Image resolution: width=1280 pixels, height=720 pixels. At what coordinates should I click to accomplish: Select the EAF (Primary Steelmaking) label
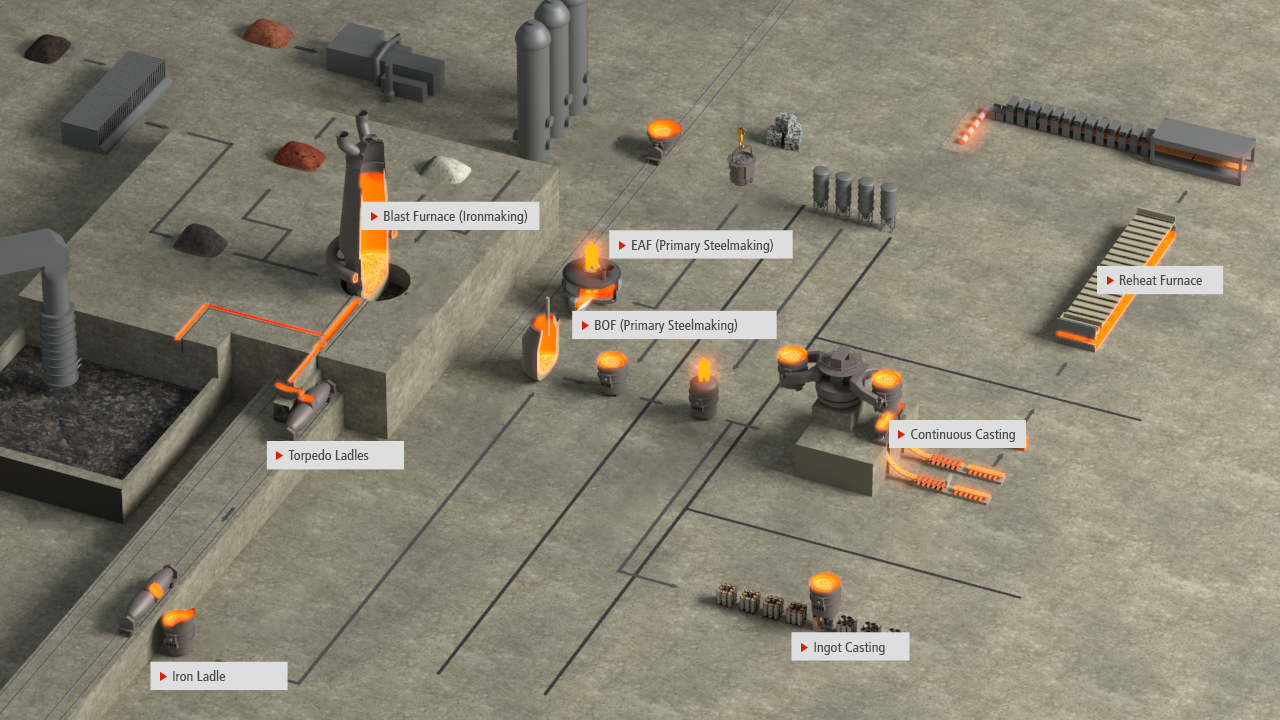pos(700,245)
